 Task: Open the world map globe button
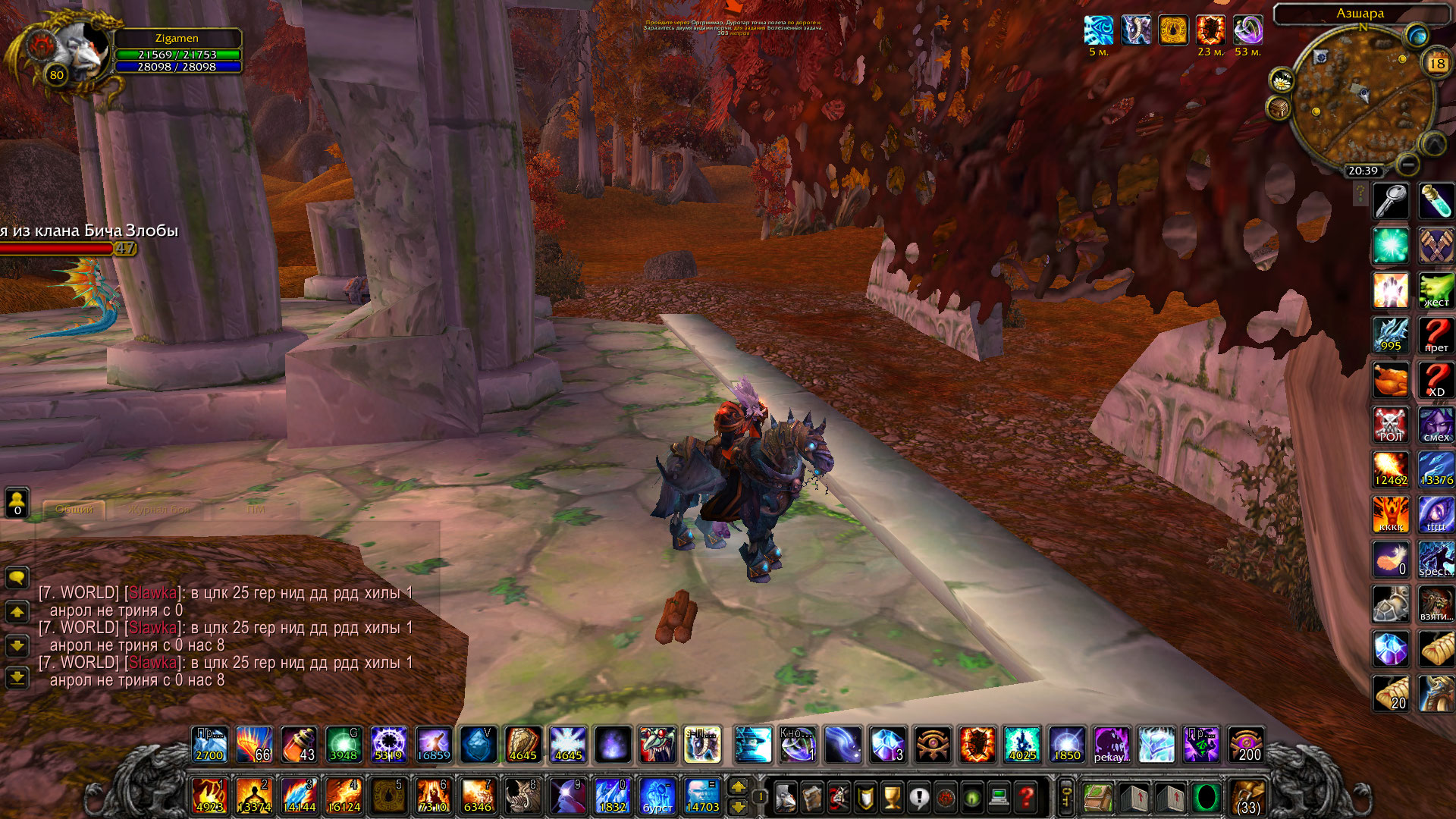coord(1416,35)
